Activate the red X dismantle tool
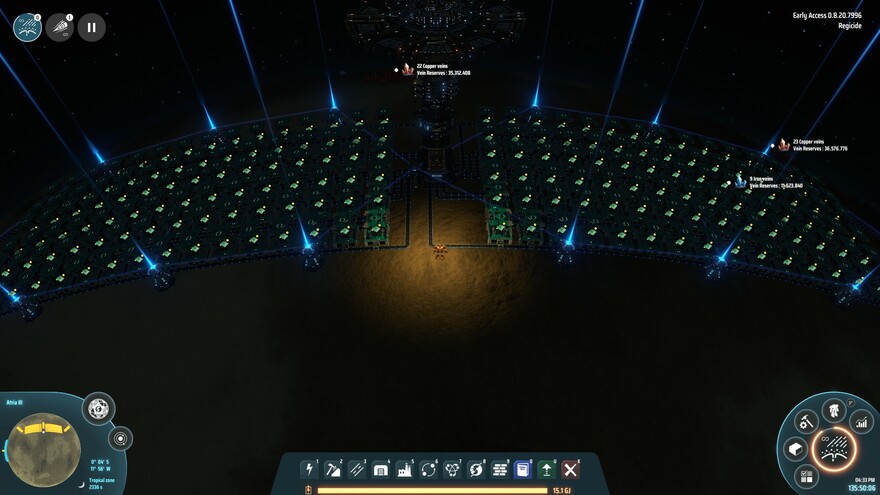Screen dimensions: 880x495 click(x=571, y=469)
